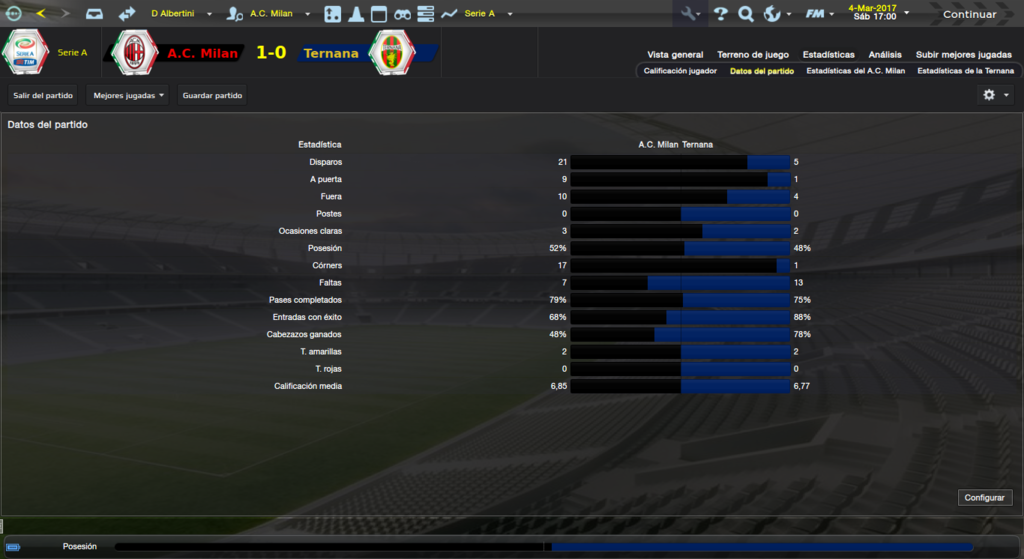Viewport: 1024px width, 559px height.
Task: Save match with Guardar partido
Action: 213,95
